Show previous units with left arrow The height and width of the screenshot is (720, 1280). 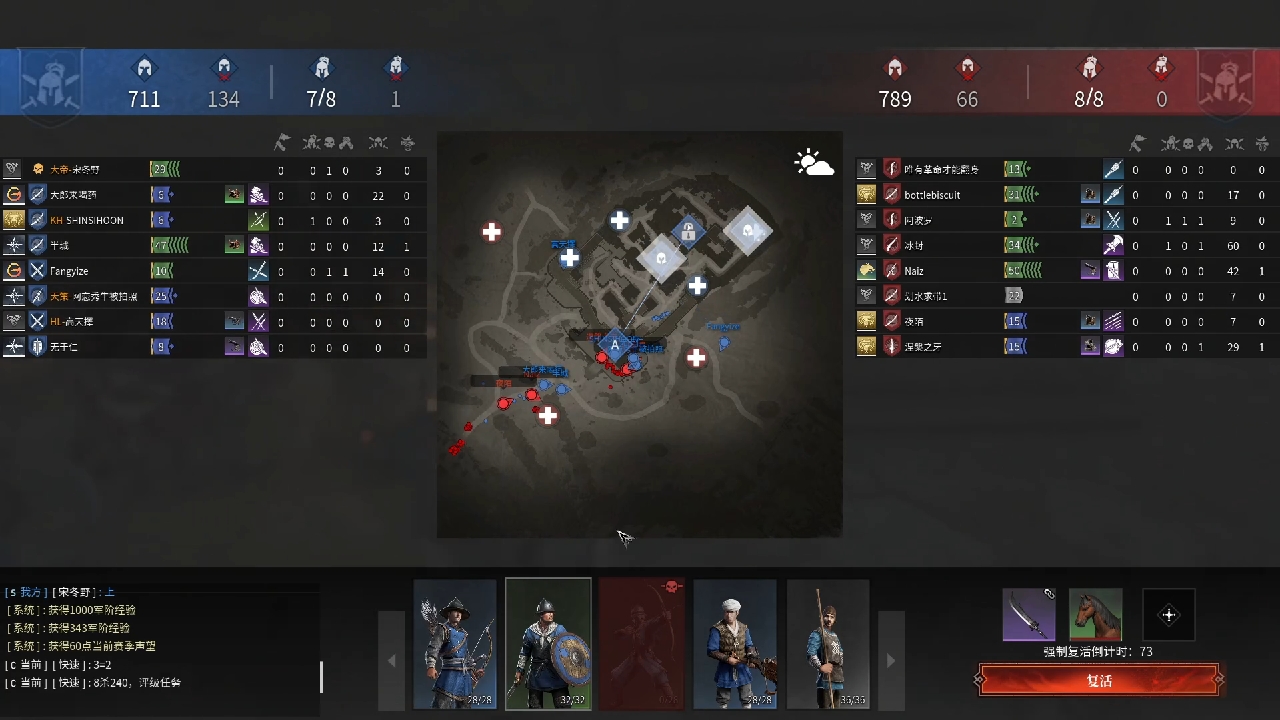392,660
